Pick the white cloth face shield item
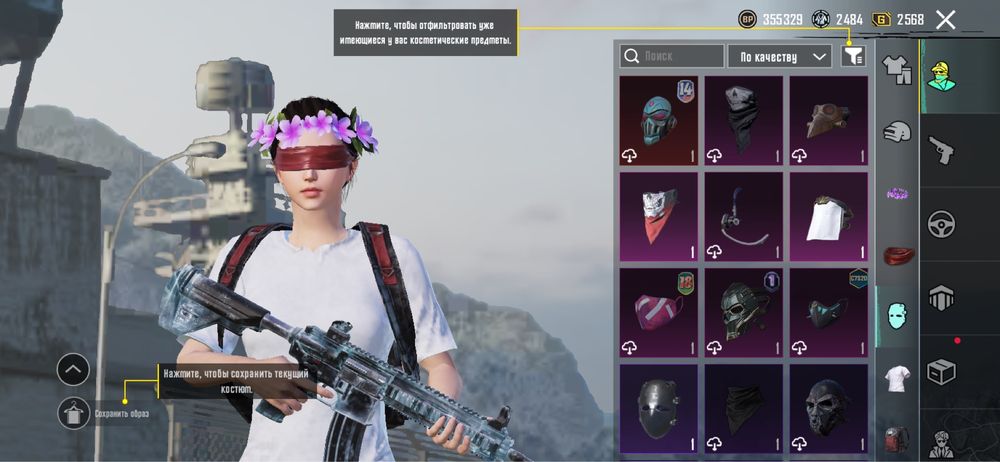 828,216
